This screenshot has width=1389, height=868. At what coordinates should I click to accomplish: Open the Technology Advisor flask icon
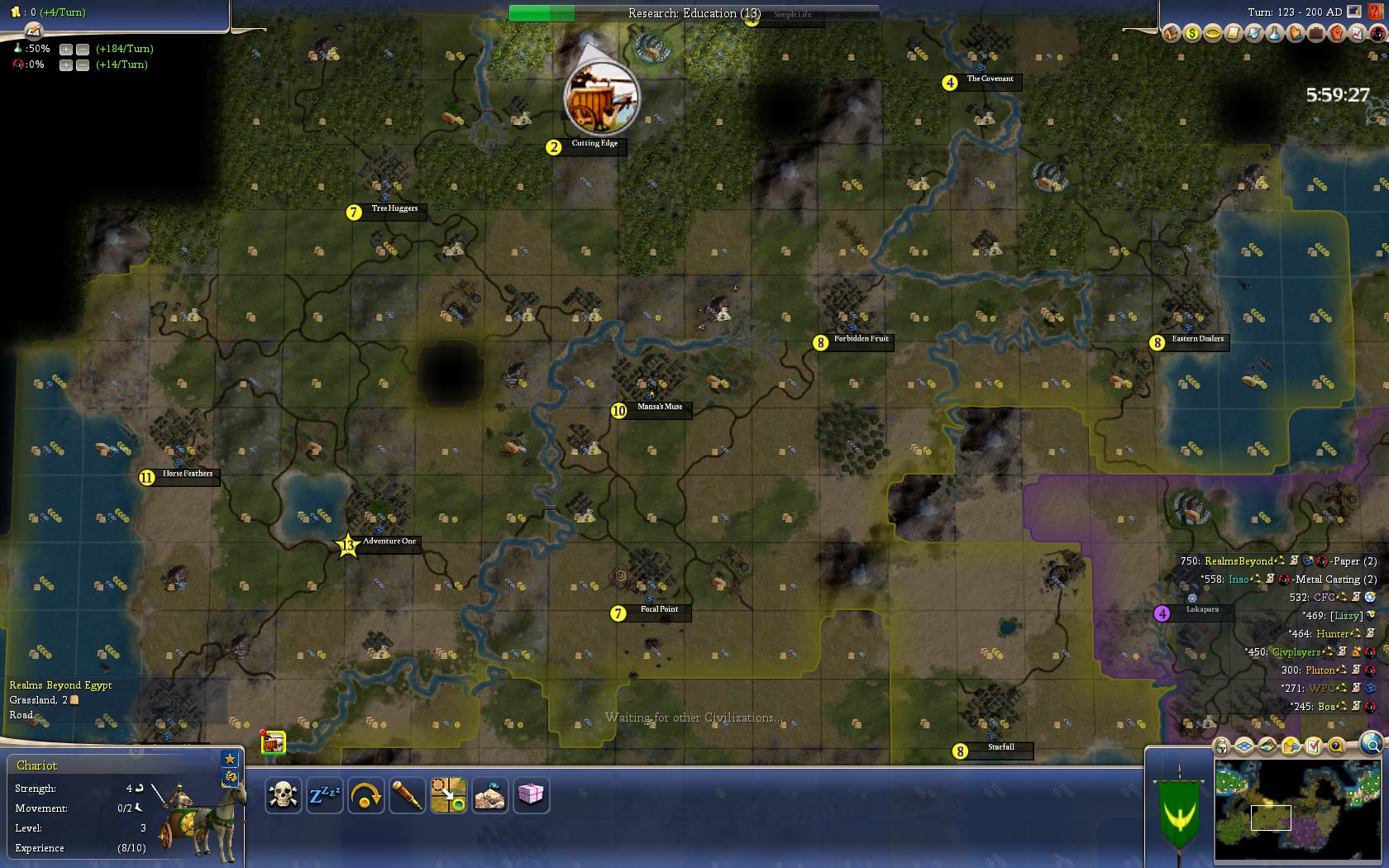1274,33
